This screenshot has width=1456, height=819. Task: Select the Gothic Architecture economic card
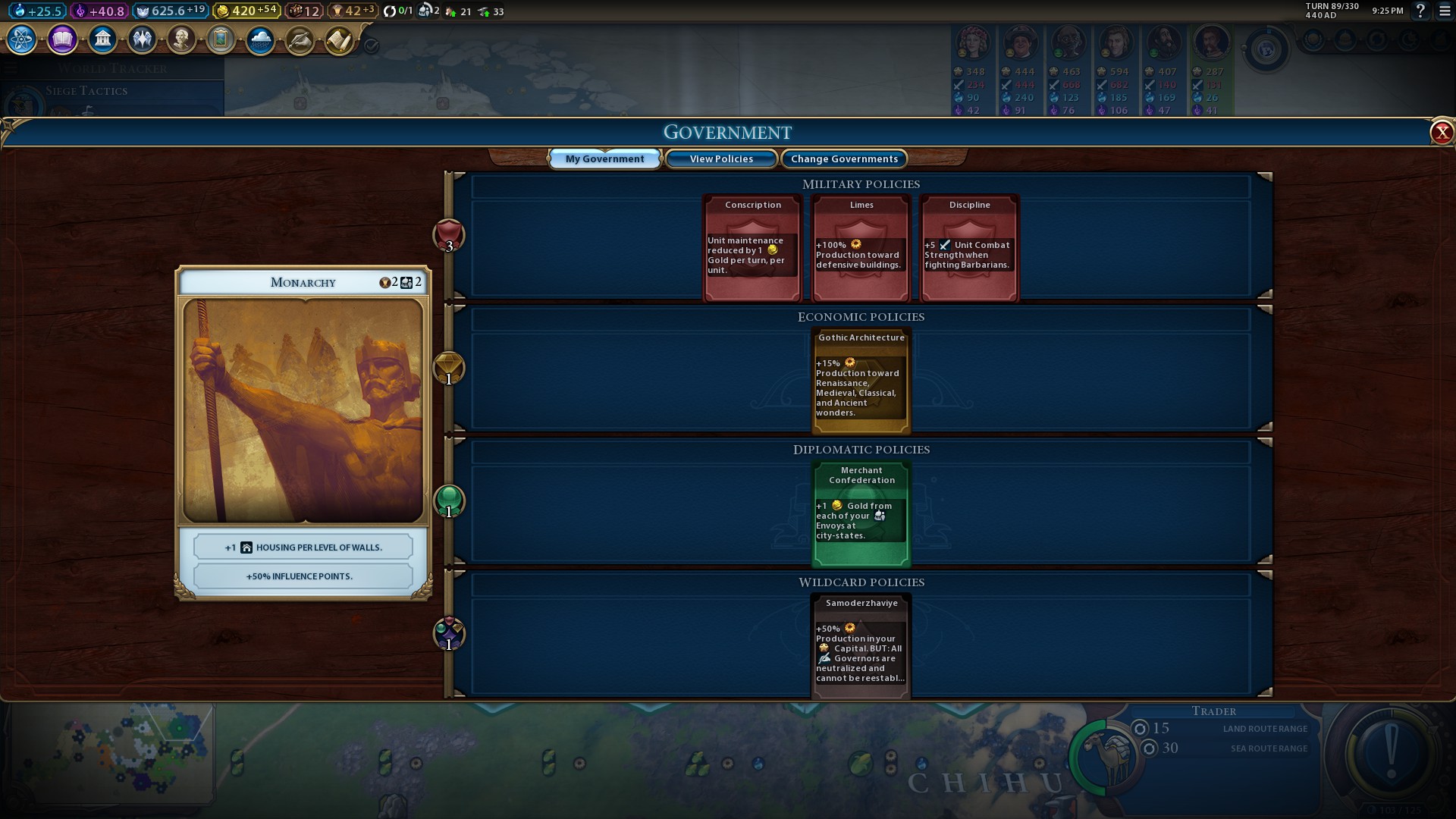pos(861,381)
